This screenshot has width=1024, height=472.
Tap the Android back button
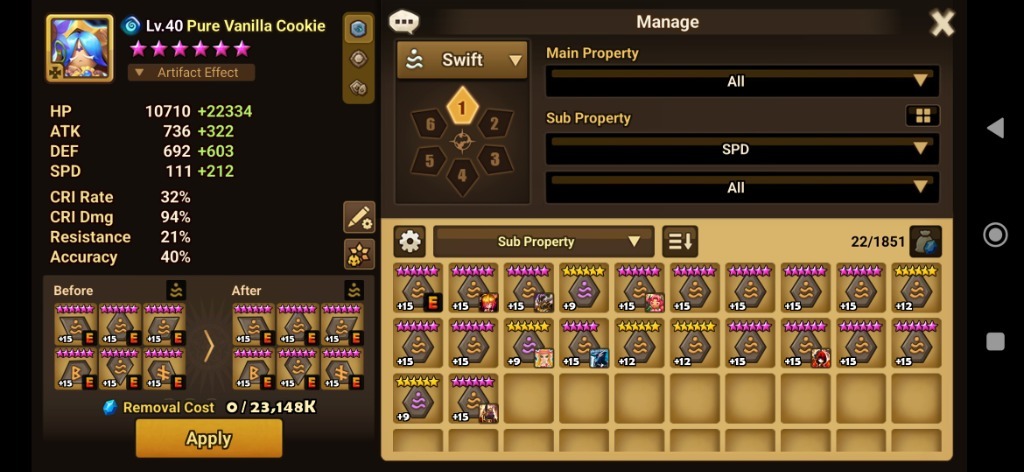(995, 128)
